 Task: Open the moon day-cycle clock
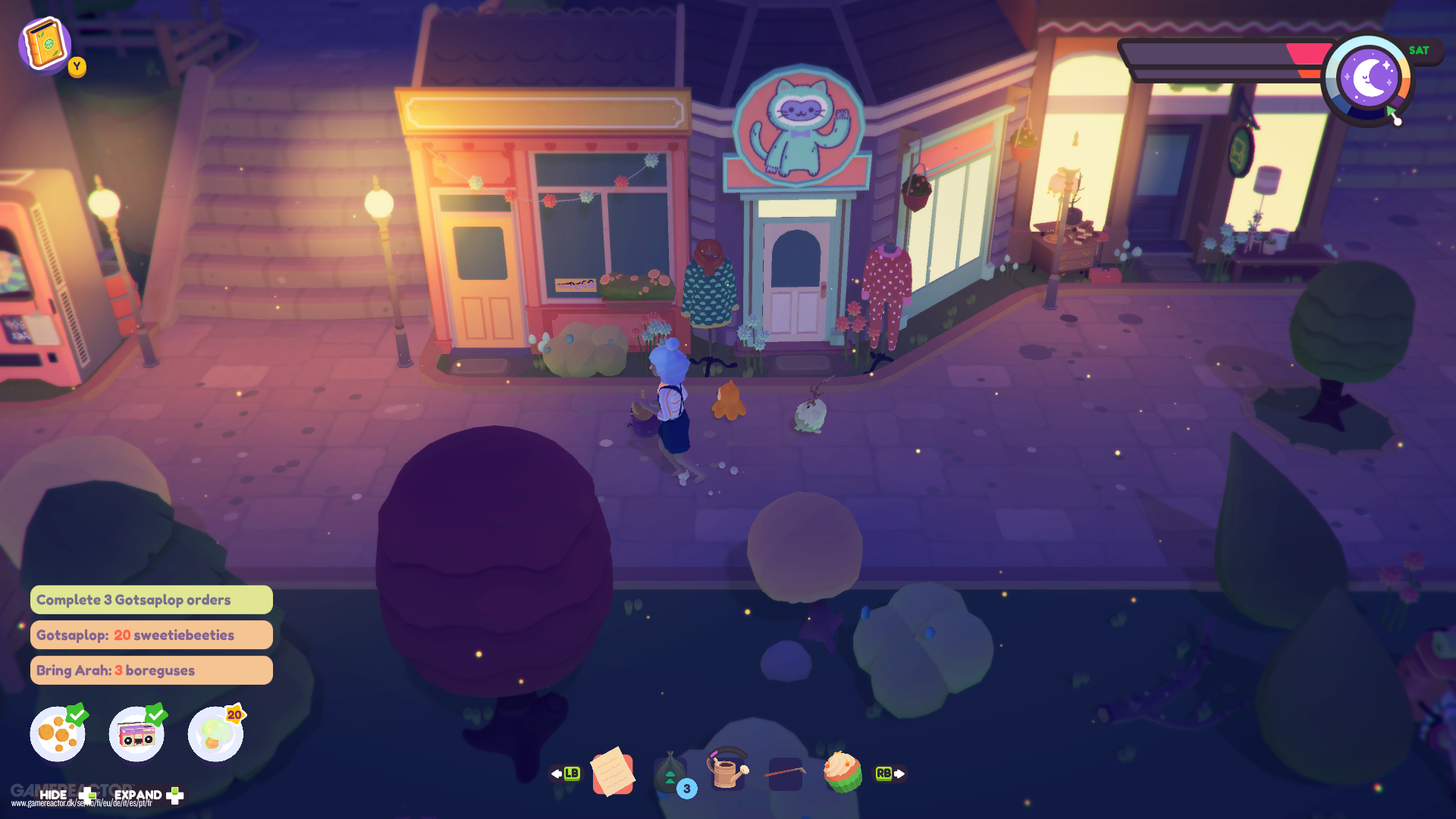1370,77
